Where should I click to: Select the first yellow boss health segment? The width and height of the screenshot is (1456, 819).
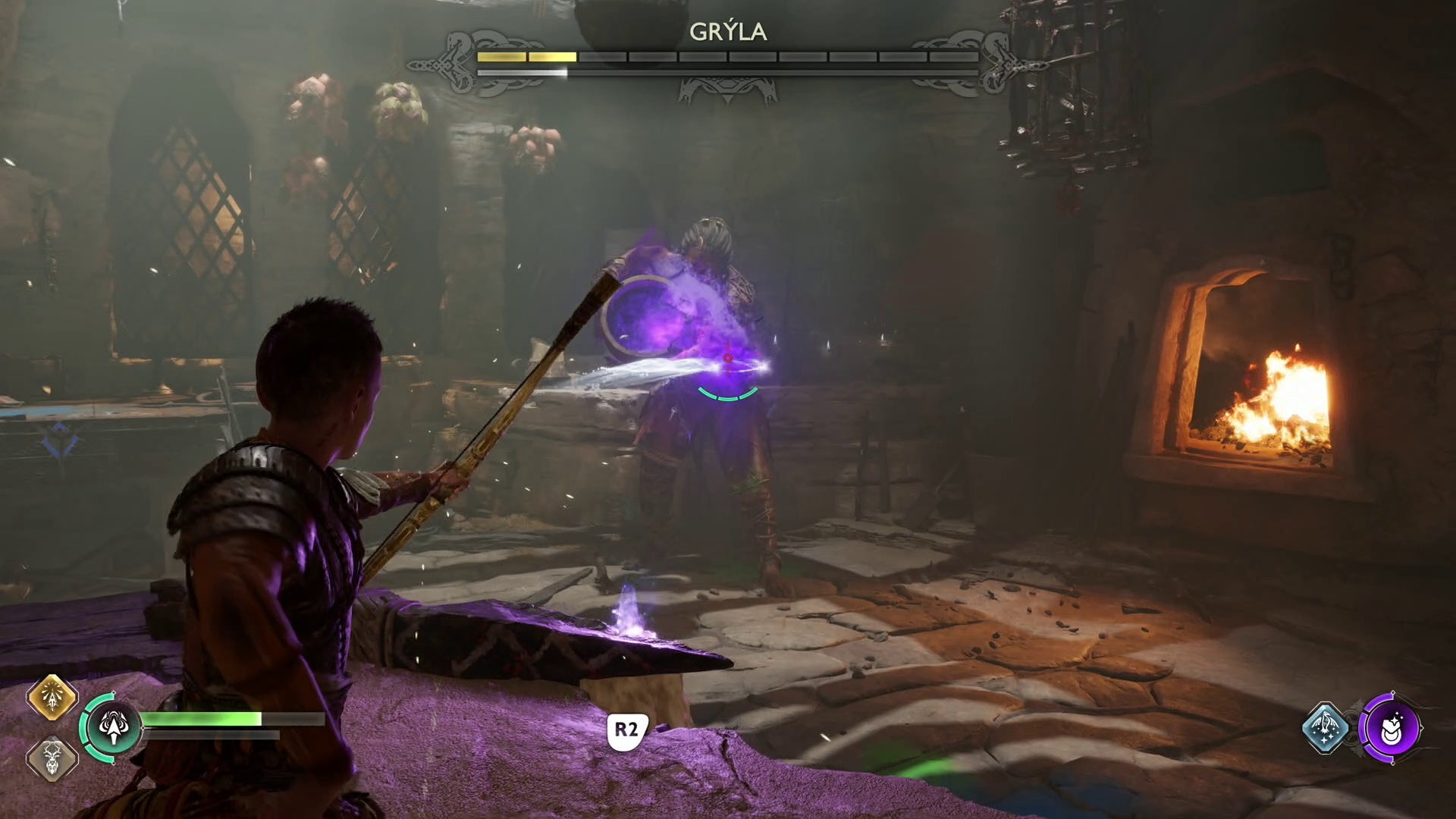click(501, 56)
